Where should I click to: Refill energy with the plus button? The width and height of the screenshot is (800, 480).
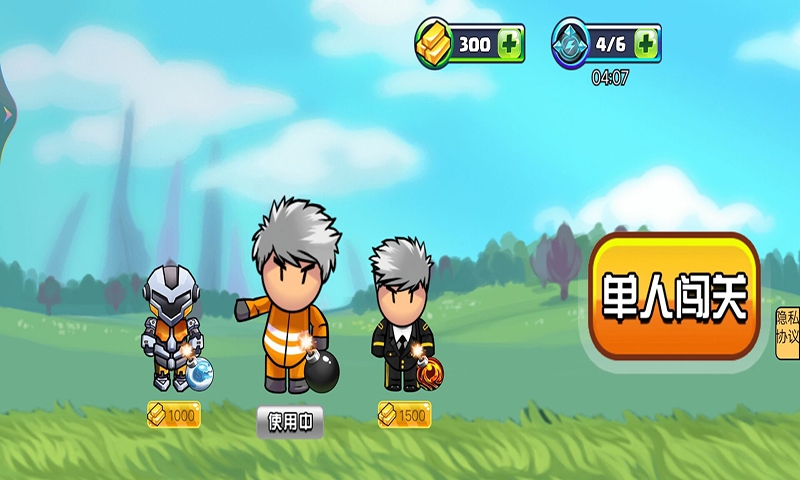click(646, 43)
